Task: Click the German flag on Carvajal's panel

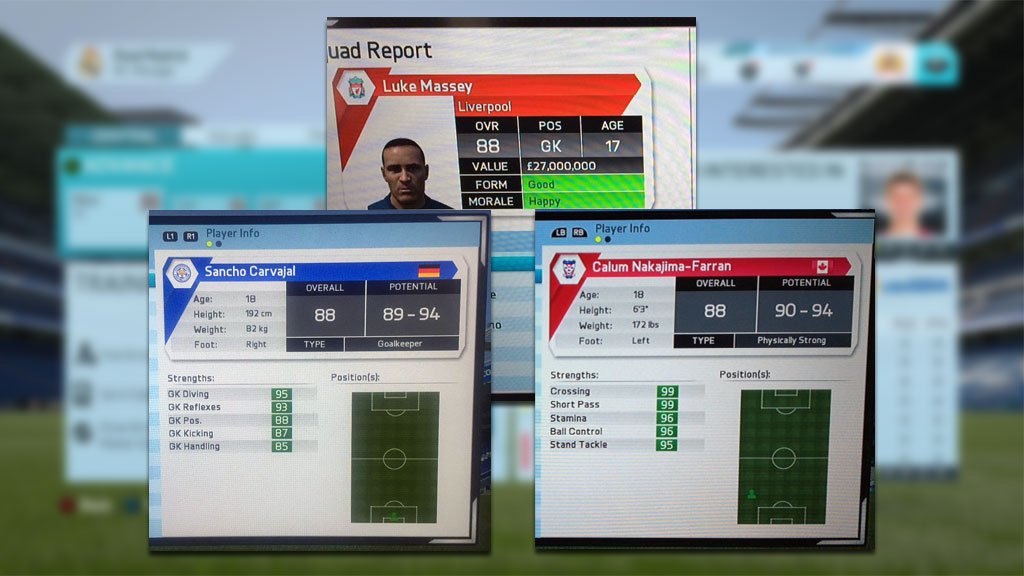Action: coord(429,270)
